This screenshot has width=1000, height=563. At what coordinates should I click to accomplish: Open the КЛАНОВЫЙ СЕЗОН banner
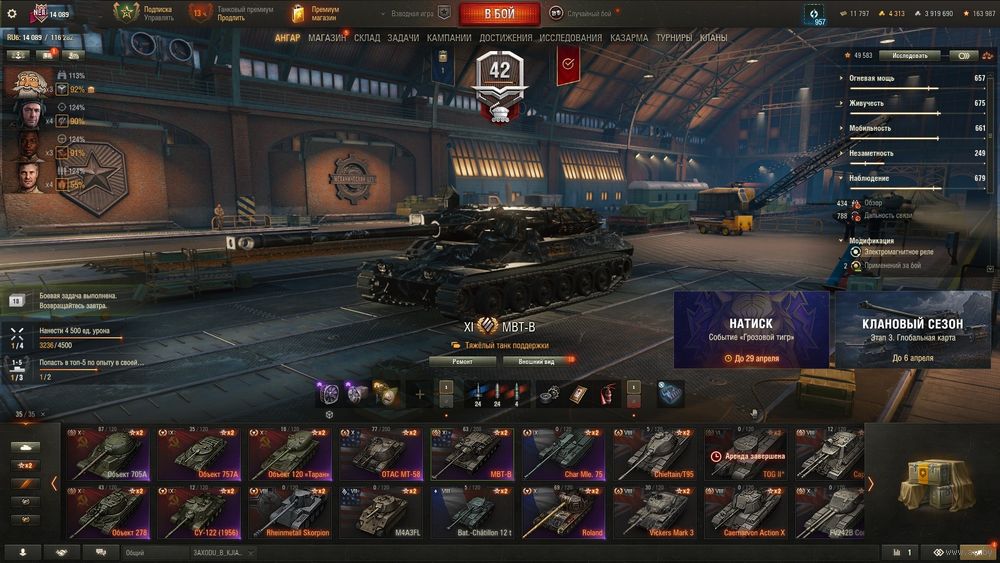point(912,330)
